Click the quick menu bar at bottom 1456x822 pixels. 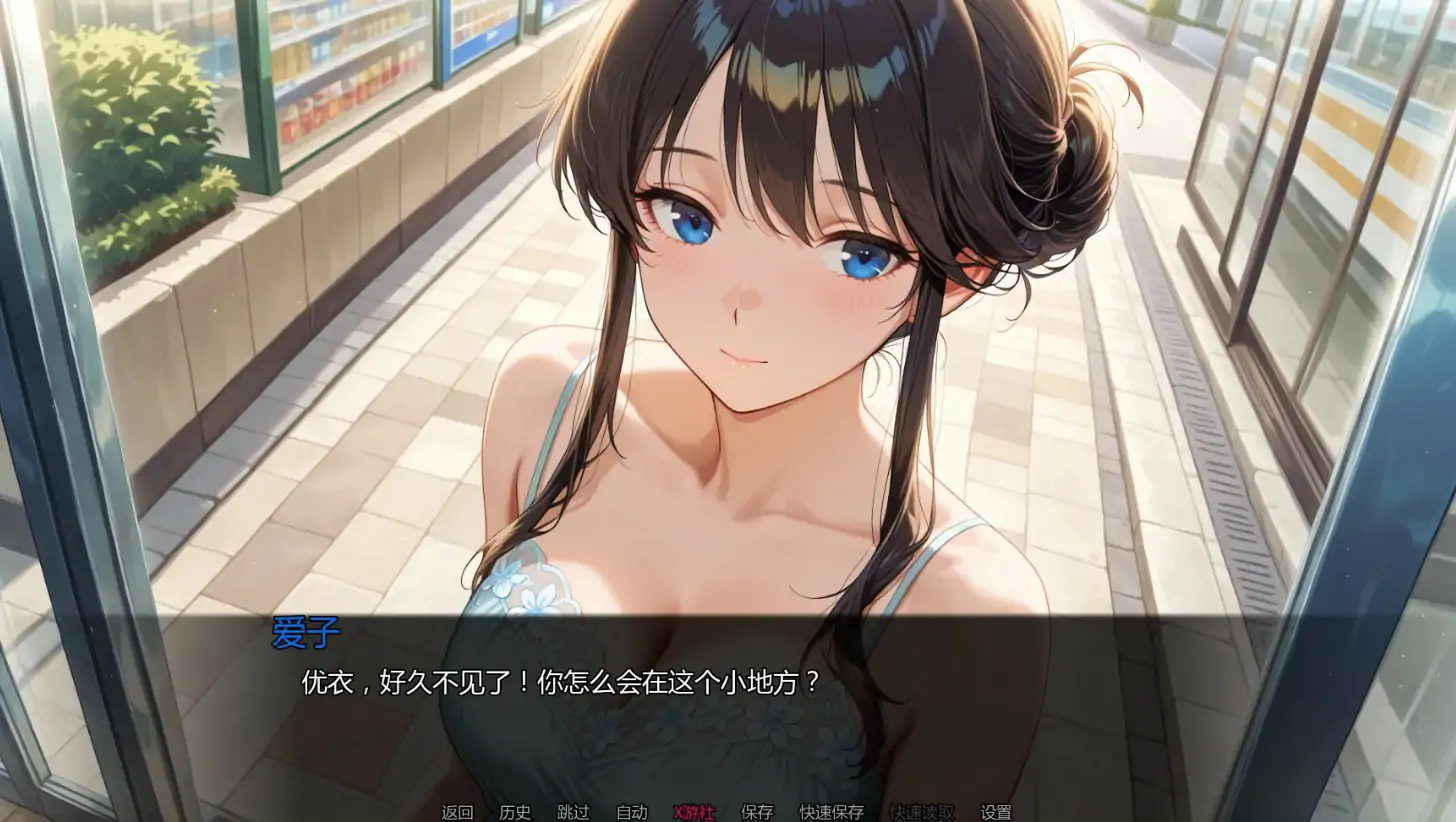[728, 813]
